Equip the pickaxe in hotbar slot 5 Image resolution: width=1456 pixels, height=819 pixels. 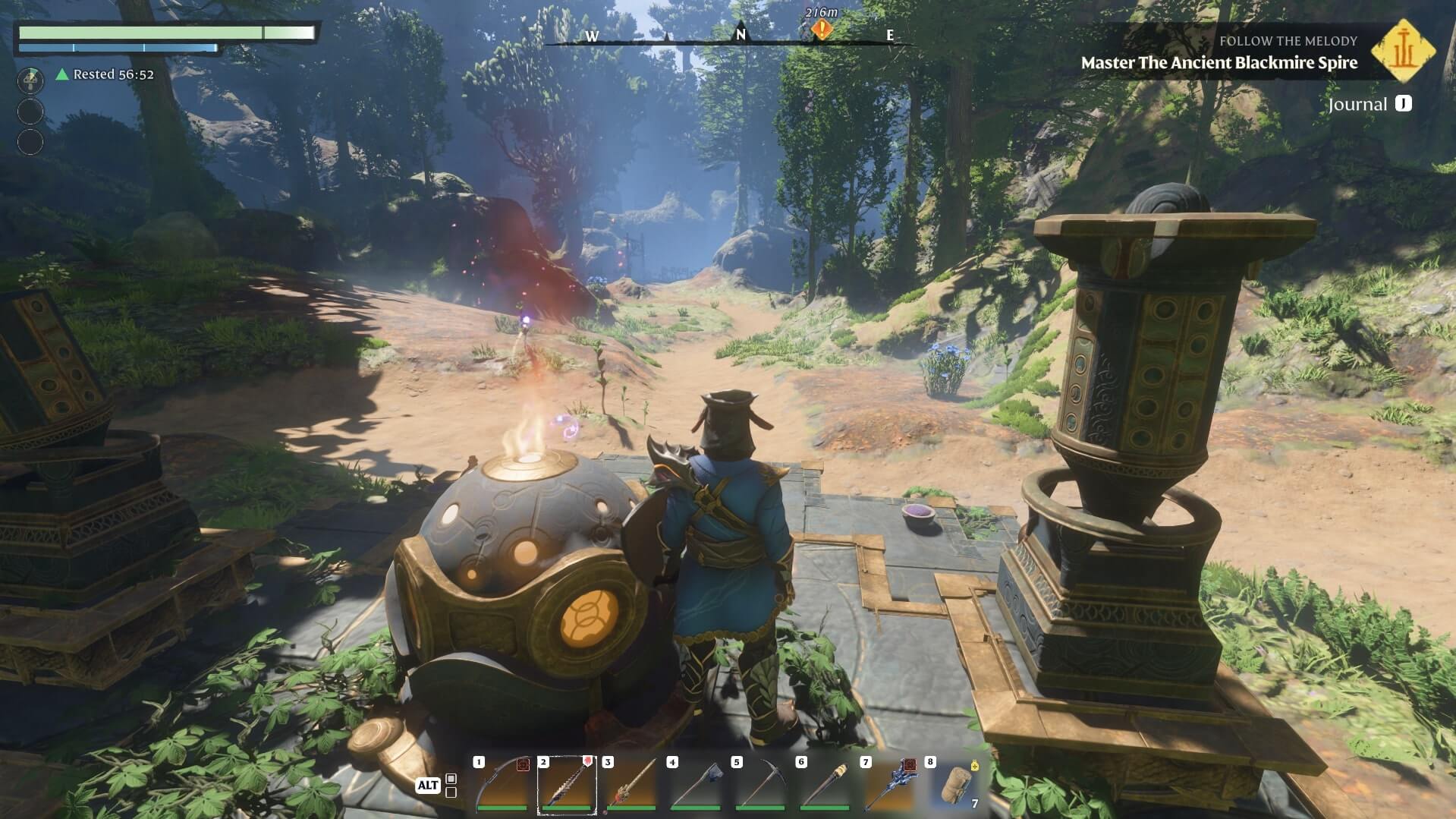point(760,785)
